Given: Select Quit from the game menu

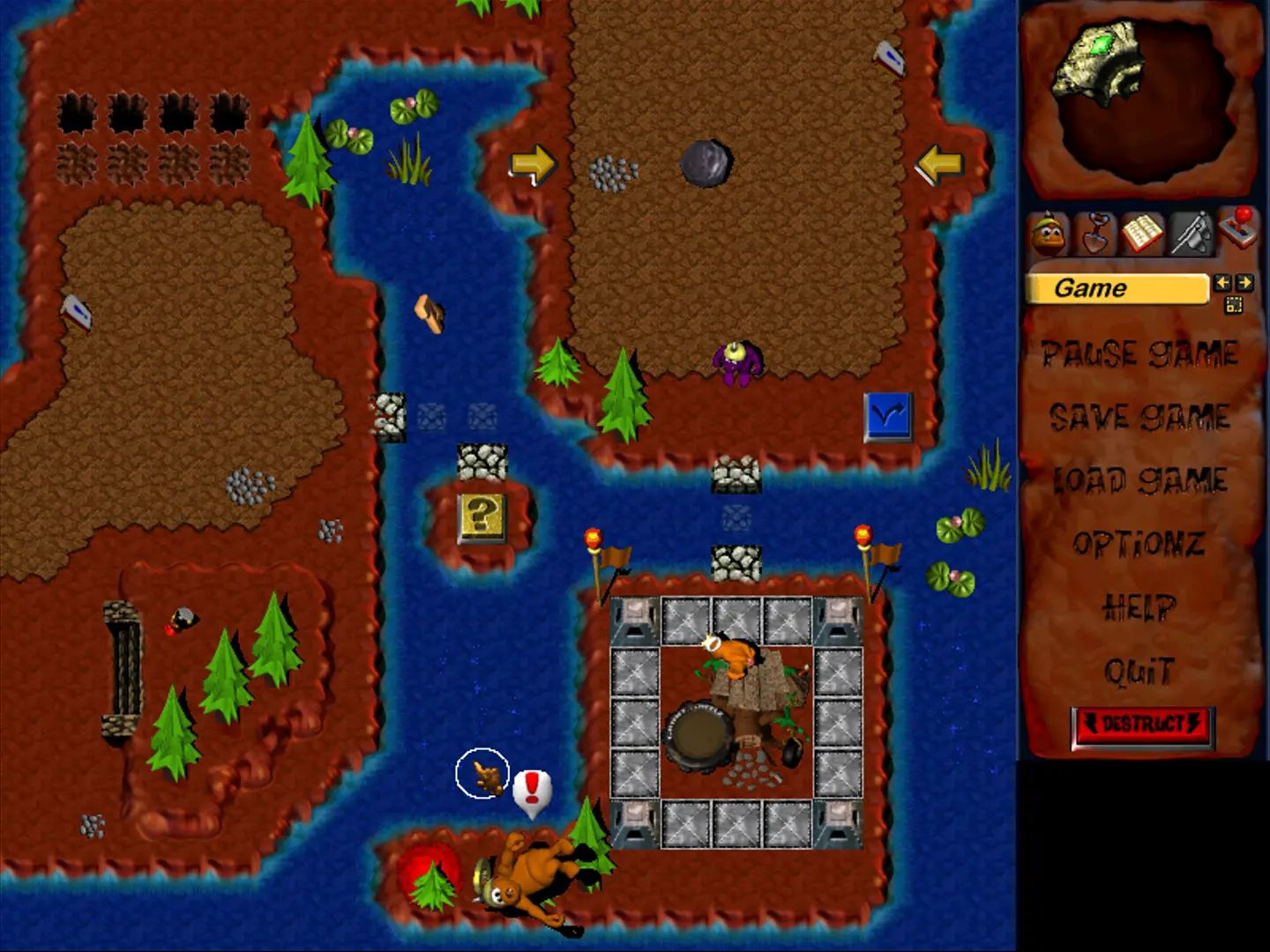Looking at the screenshot, I should (x=1139, y=672).
